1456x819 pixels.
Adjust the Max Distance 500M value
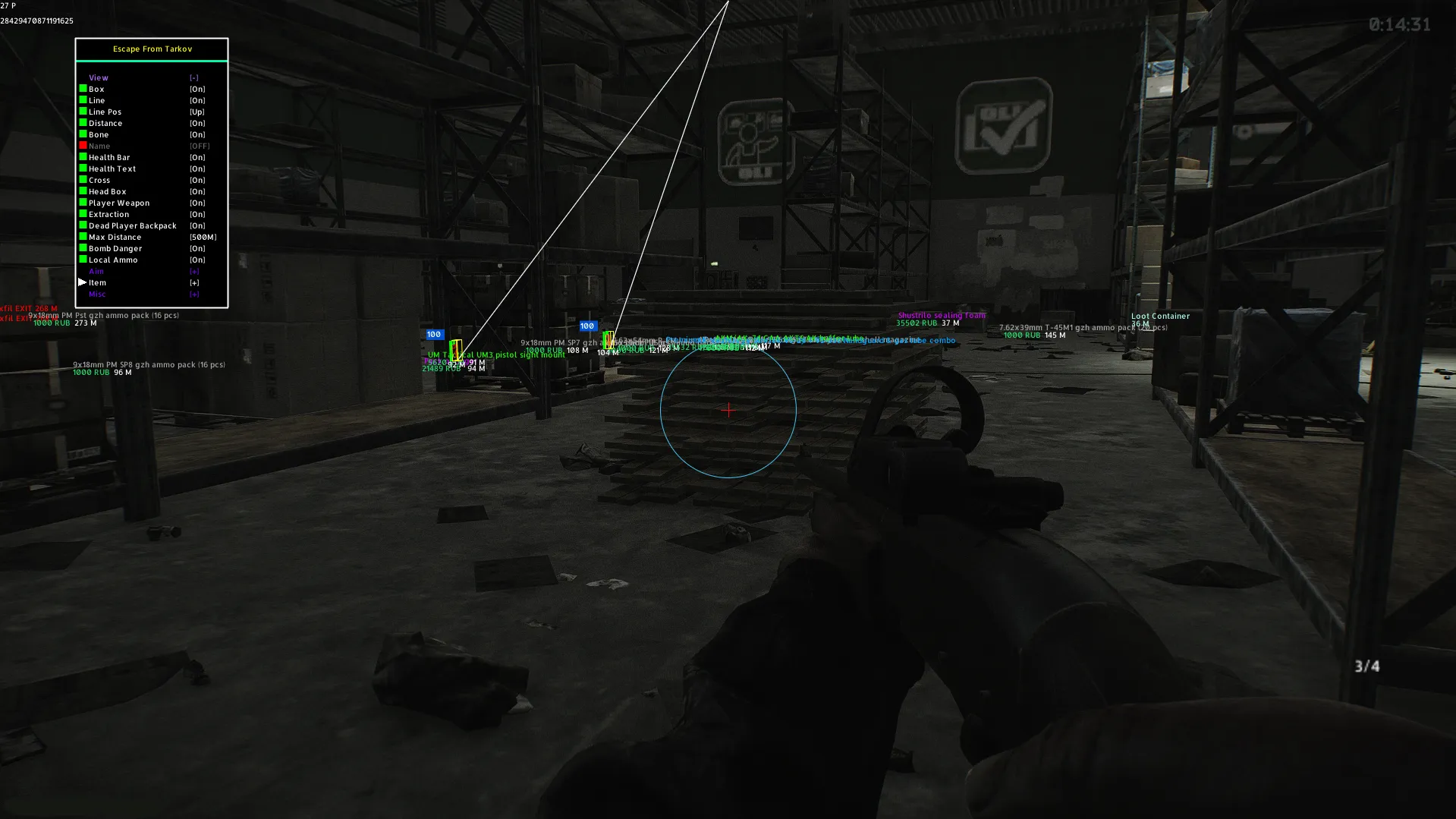tap(203, 237)
